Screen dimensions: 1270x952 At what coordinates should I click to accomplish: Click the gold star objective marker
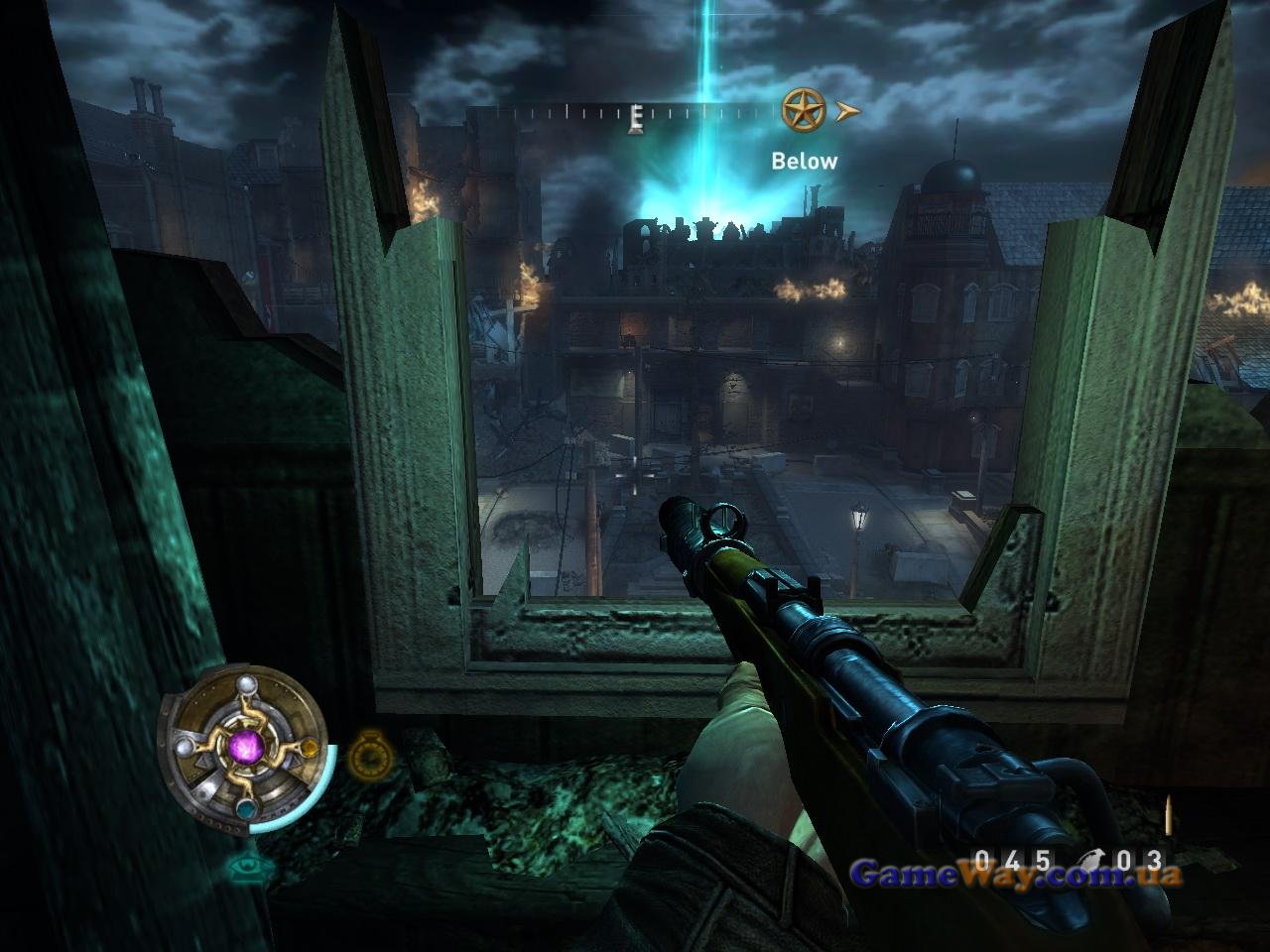coord(803,110)
